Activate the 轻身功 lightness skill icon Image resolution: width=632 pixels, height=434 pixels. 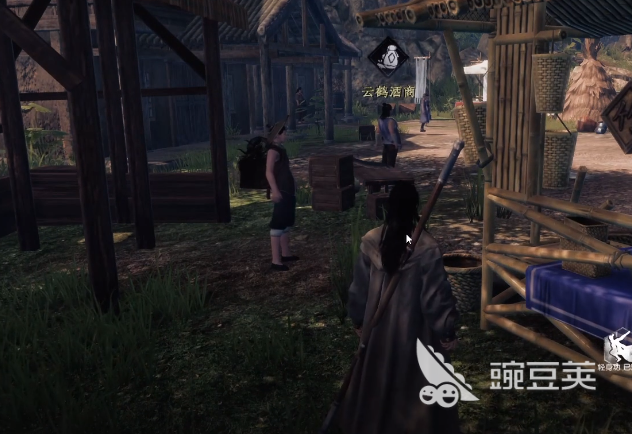pyautogui.click(x=618, y=348)
